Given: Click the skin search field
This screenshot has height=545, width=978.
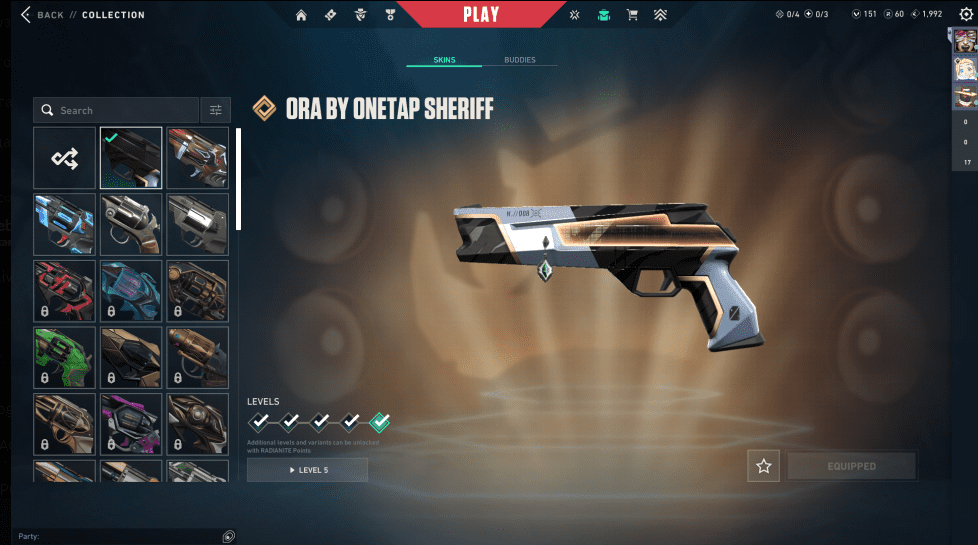Looking at the screenshot, I should pyautogui.click(x=115, y=110).
